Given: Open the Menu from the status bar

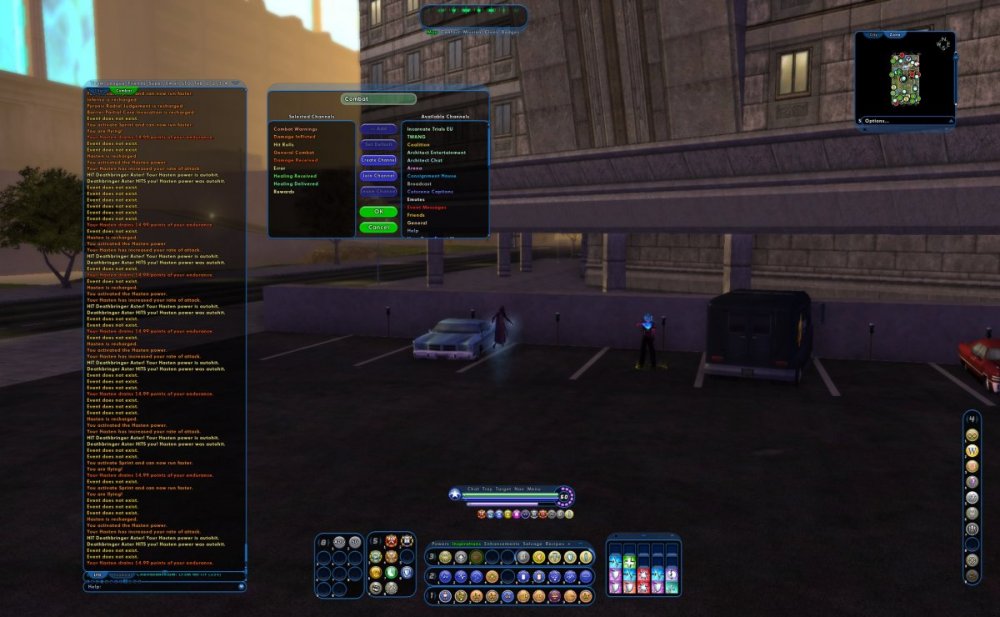Looking at the screenshot, I should 533,489.
